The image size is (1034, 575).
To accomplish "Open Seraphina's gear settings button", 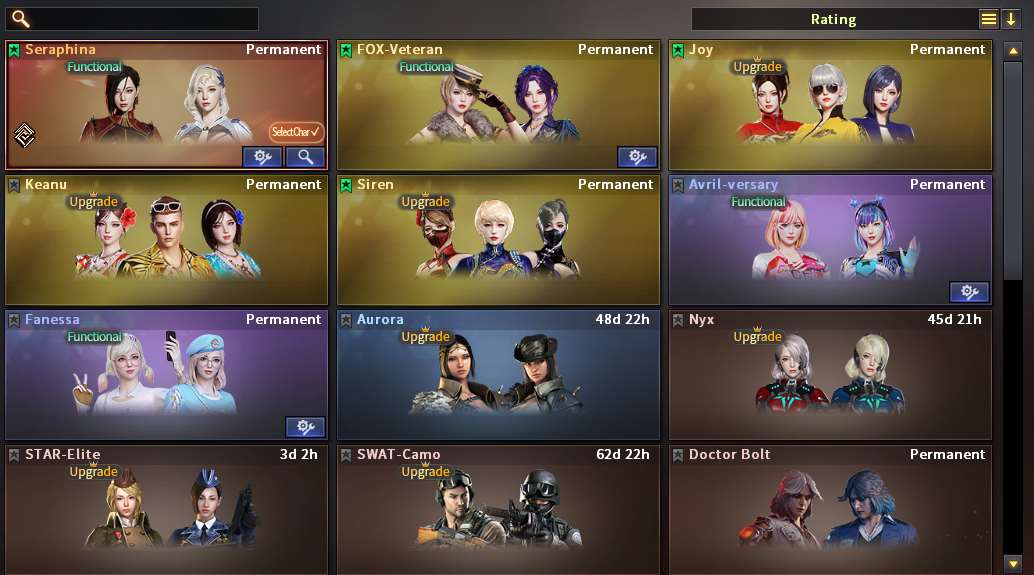I will (263, 157).
